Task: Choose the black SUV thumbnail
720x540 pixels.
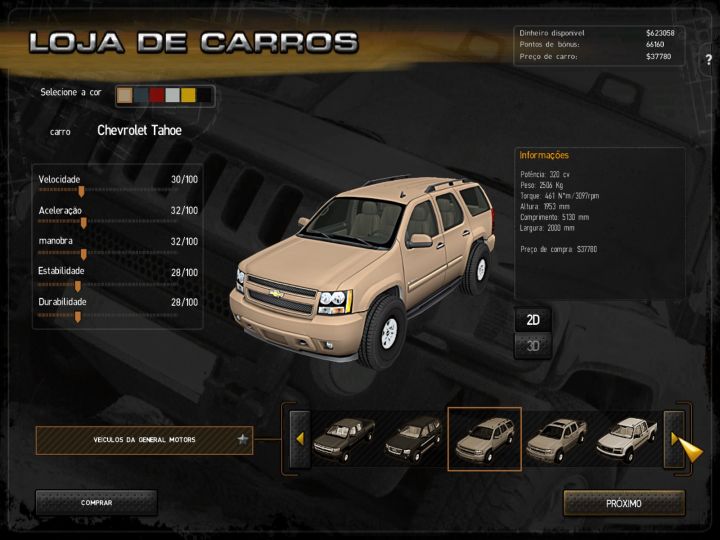Action: coord(413,439)
